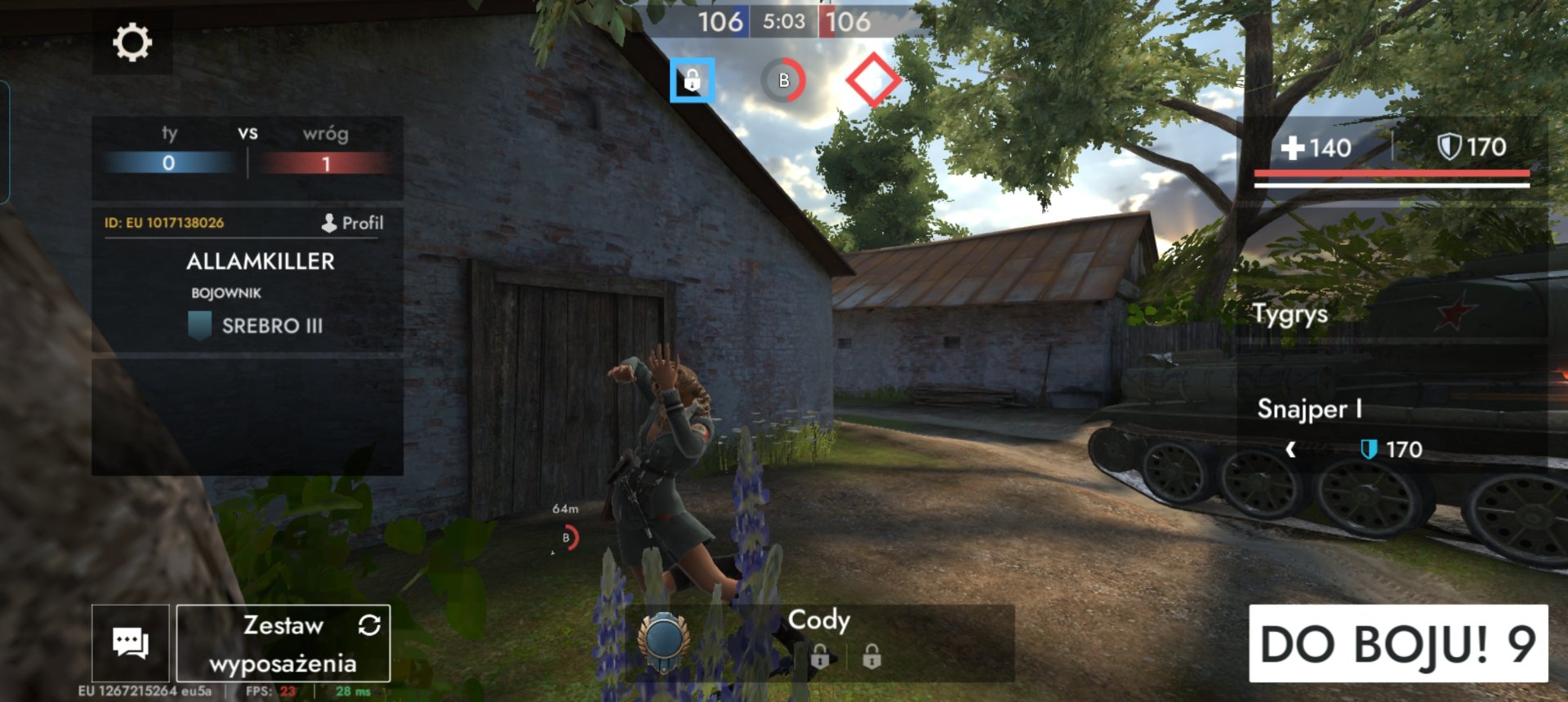Viewport: 1568px width, 702px height.
Task: Click the left arrow beside the armor value
Action: coord(1290,450)
